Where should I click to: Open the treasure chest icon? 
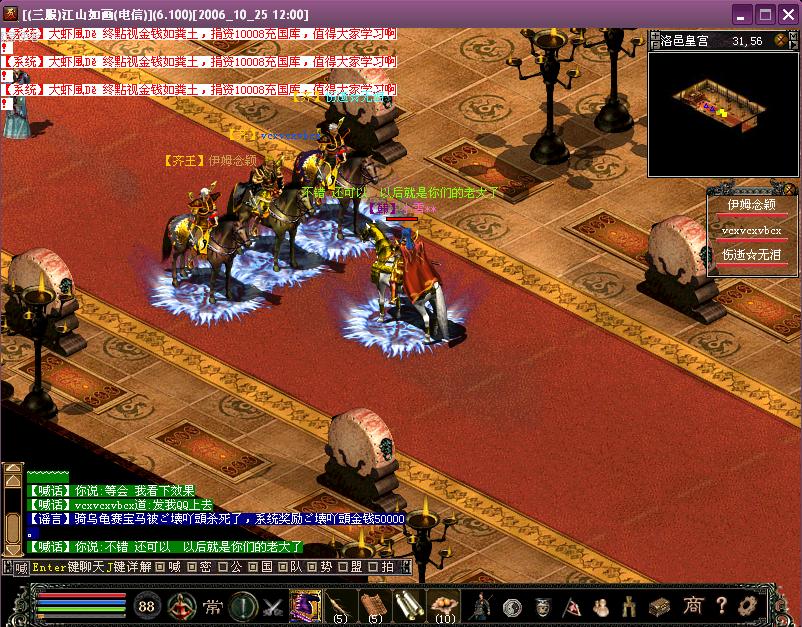(659, 606)
